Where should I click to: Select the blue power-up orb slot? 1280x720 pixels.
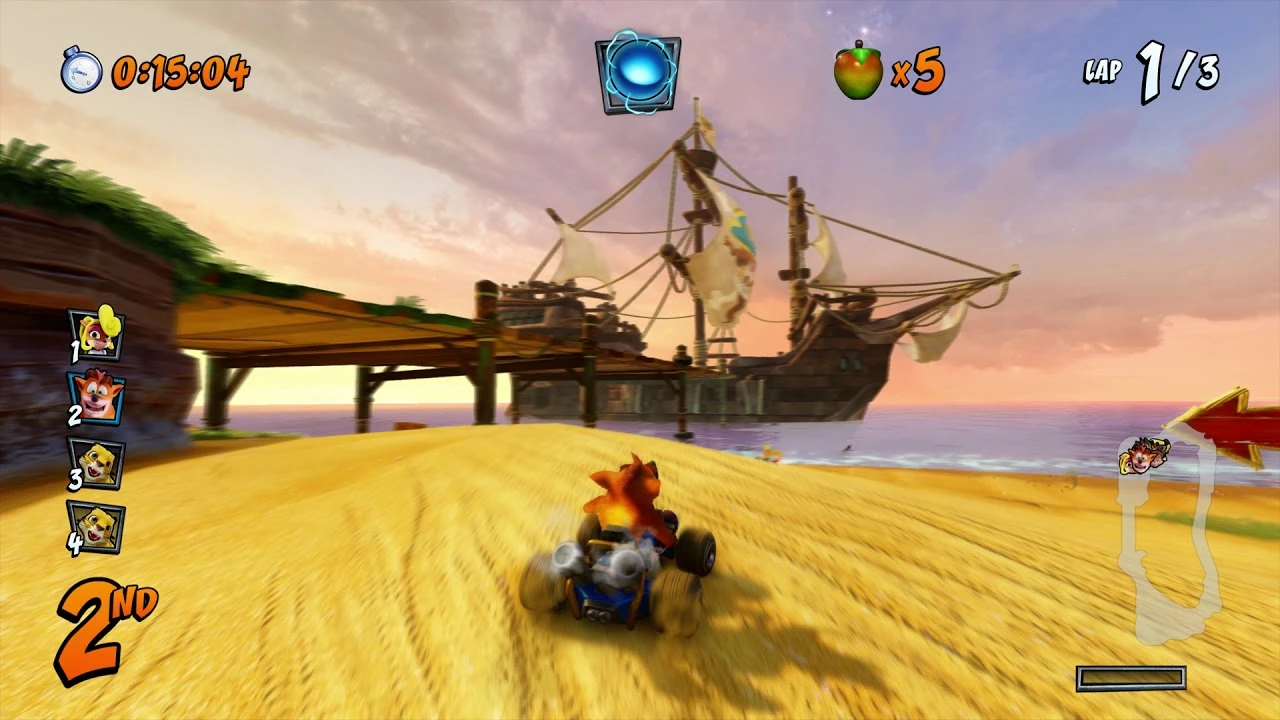(x=638, y=73)
